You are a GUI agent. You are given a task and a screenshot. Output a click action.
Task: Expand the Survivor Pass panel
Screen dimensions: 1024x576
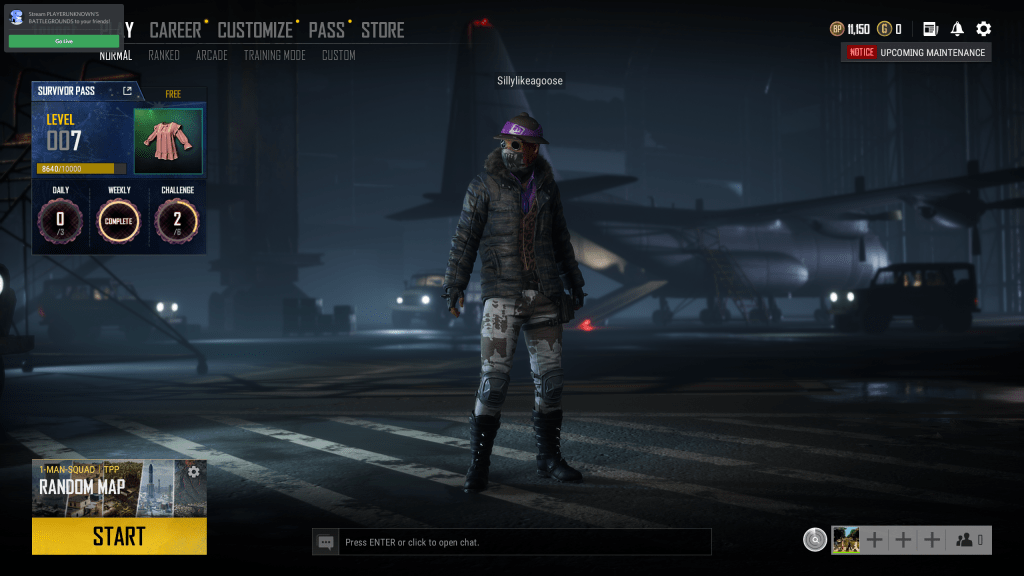coord(127,91)
